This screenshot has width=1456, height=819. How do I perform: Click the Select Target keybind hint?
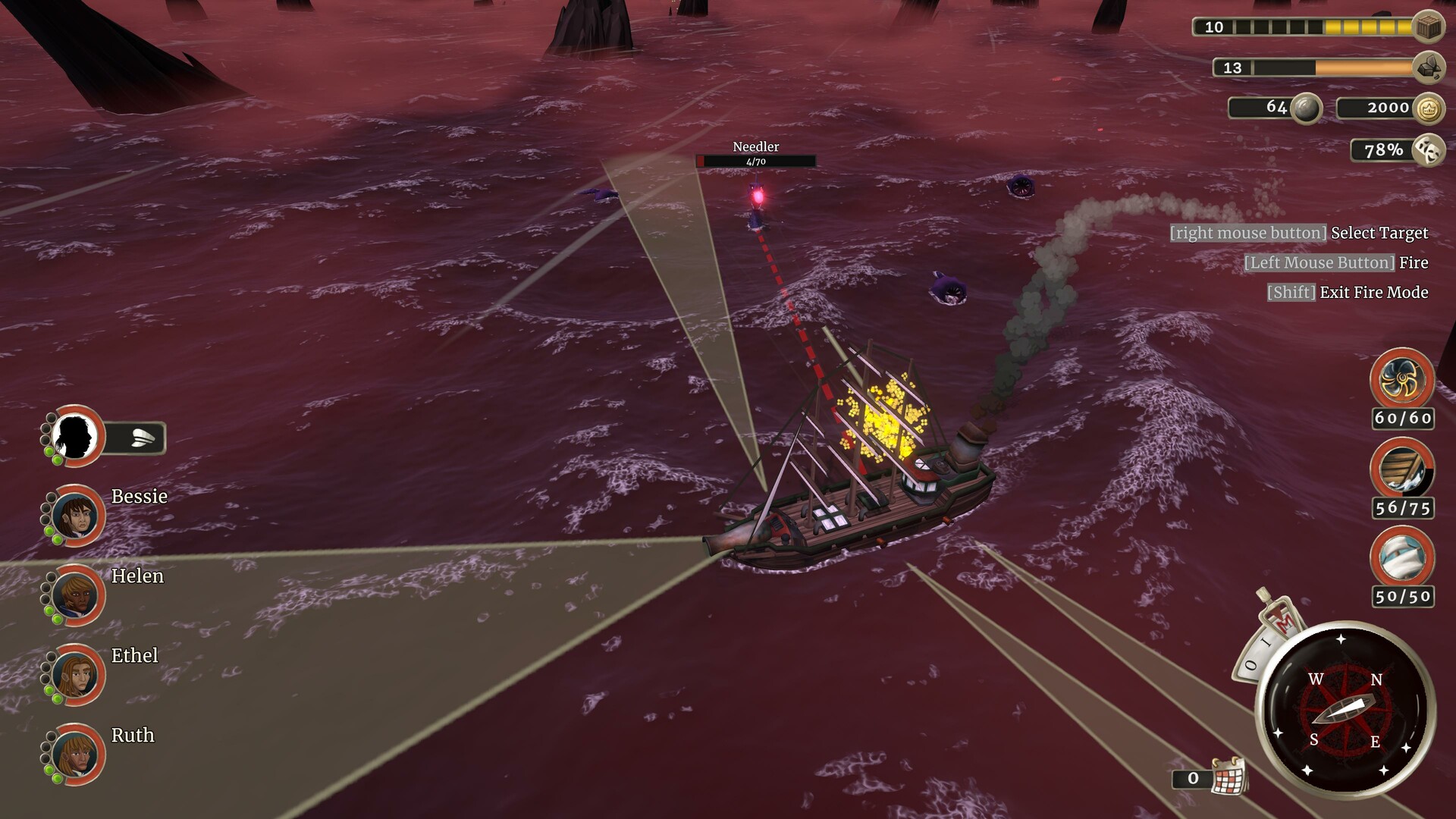pyautogui.click(x=1299, y=233)
